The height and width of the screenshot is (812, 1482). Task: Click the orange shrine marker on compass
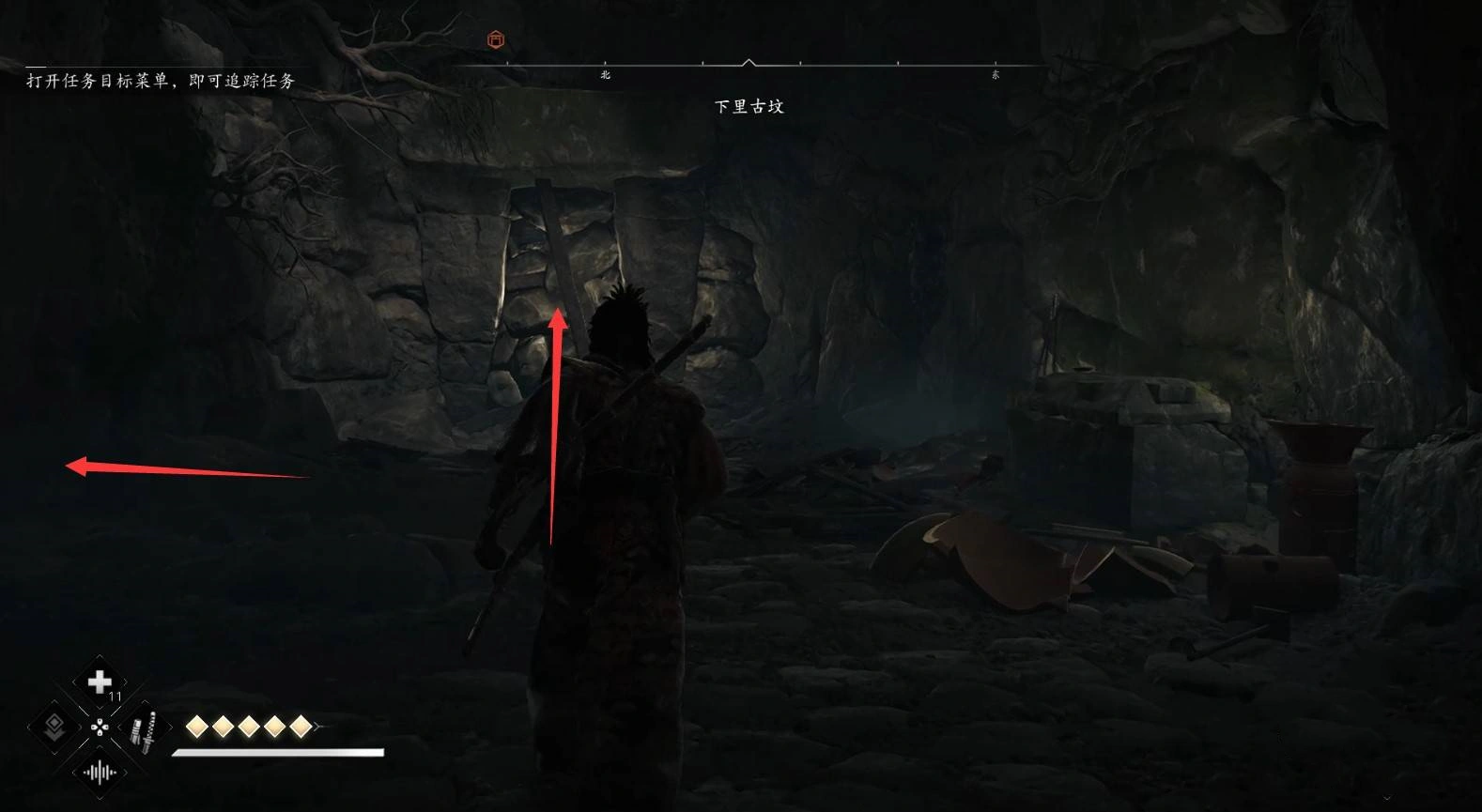point(496,39)
